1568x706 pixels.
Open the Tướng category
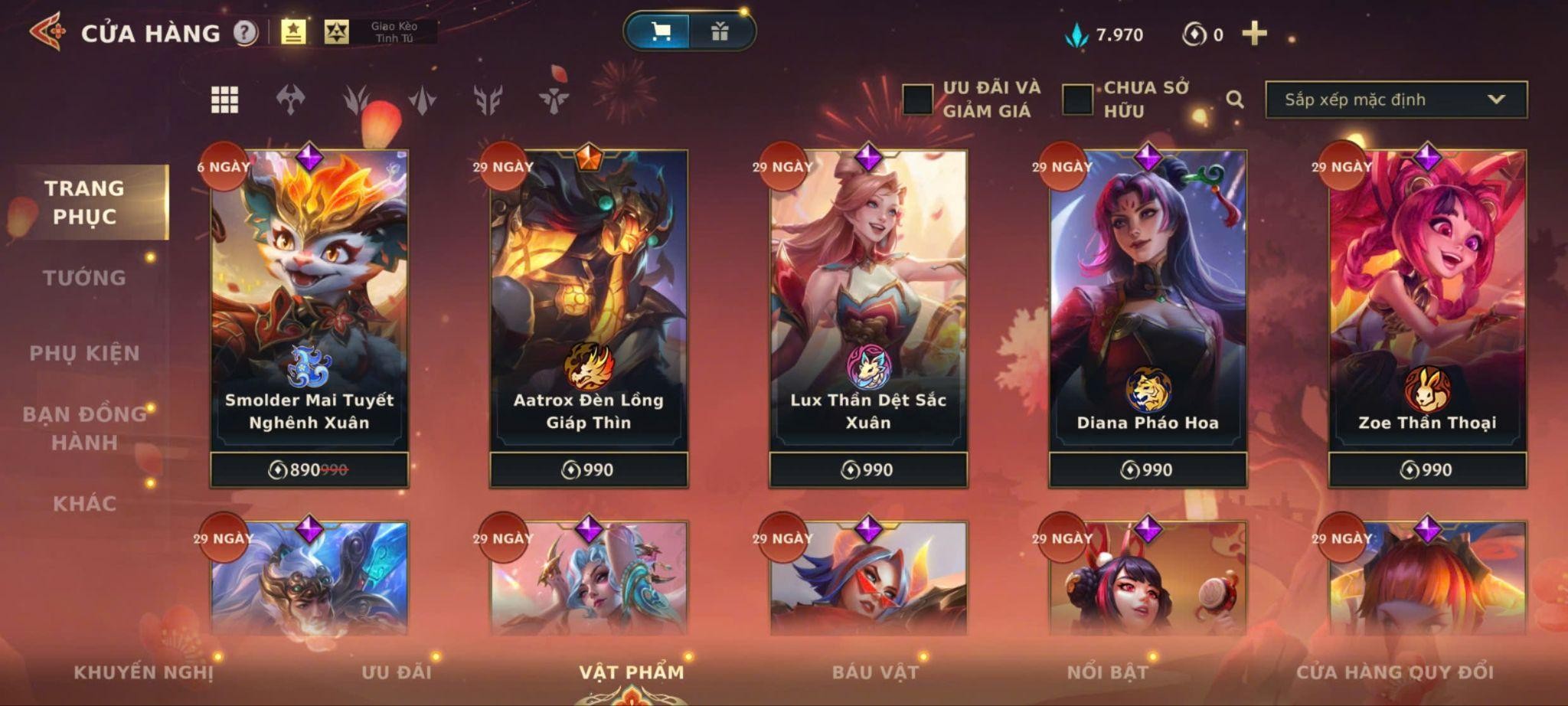[84, 277]
